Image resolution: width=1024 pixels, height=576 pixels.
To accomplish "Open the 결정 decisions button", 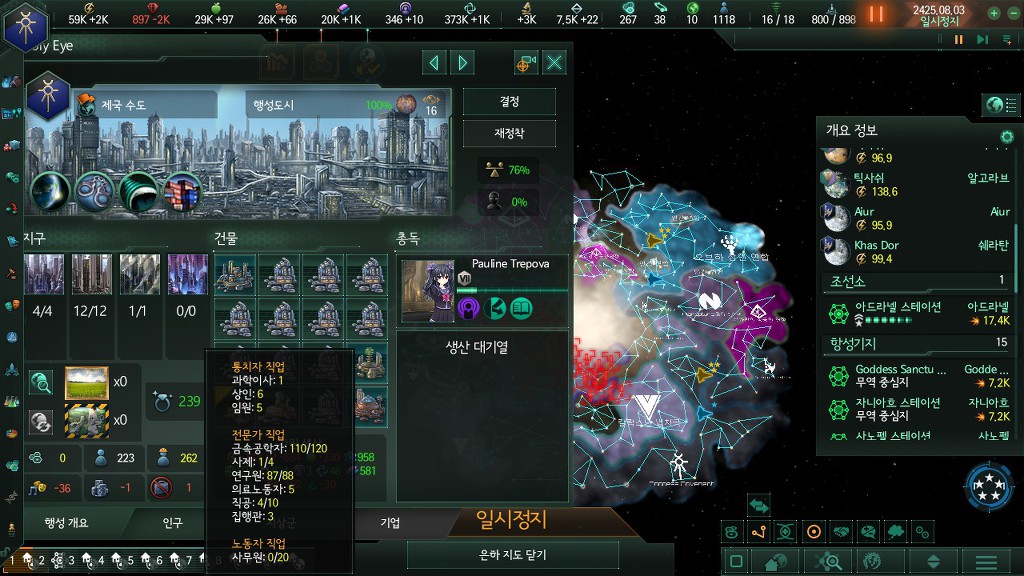I will (x=509, y=102).
